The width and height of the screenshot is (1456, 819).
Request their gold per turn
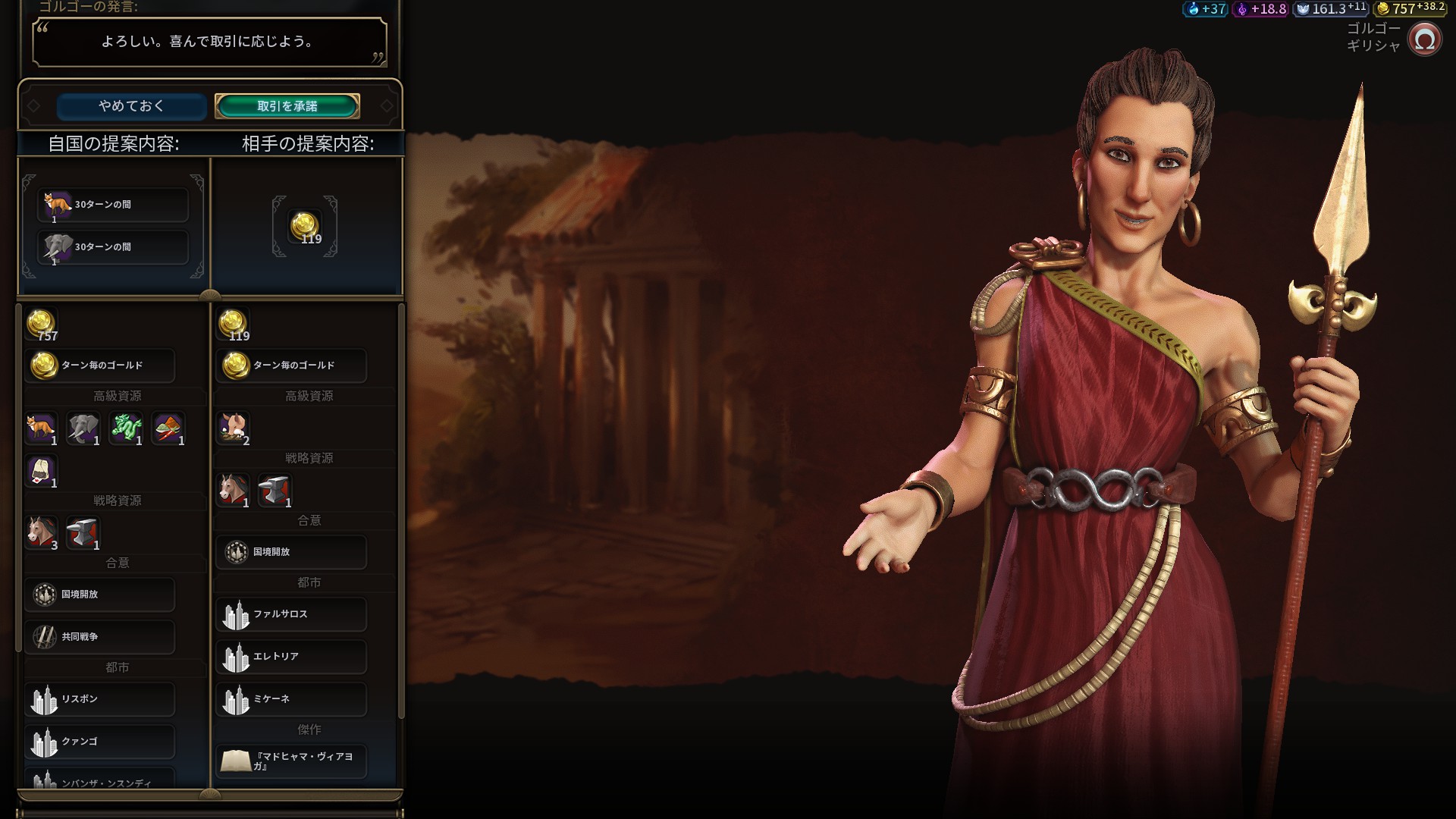[291, 366]
